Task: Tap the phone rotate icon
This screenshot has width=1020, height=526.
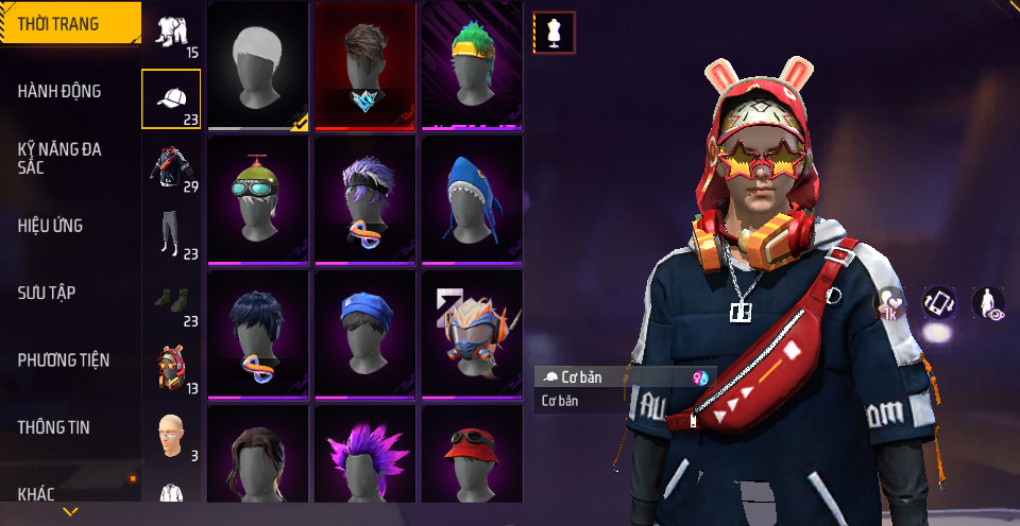Action: 938,302
